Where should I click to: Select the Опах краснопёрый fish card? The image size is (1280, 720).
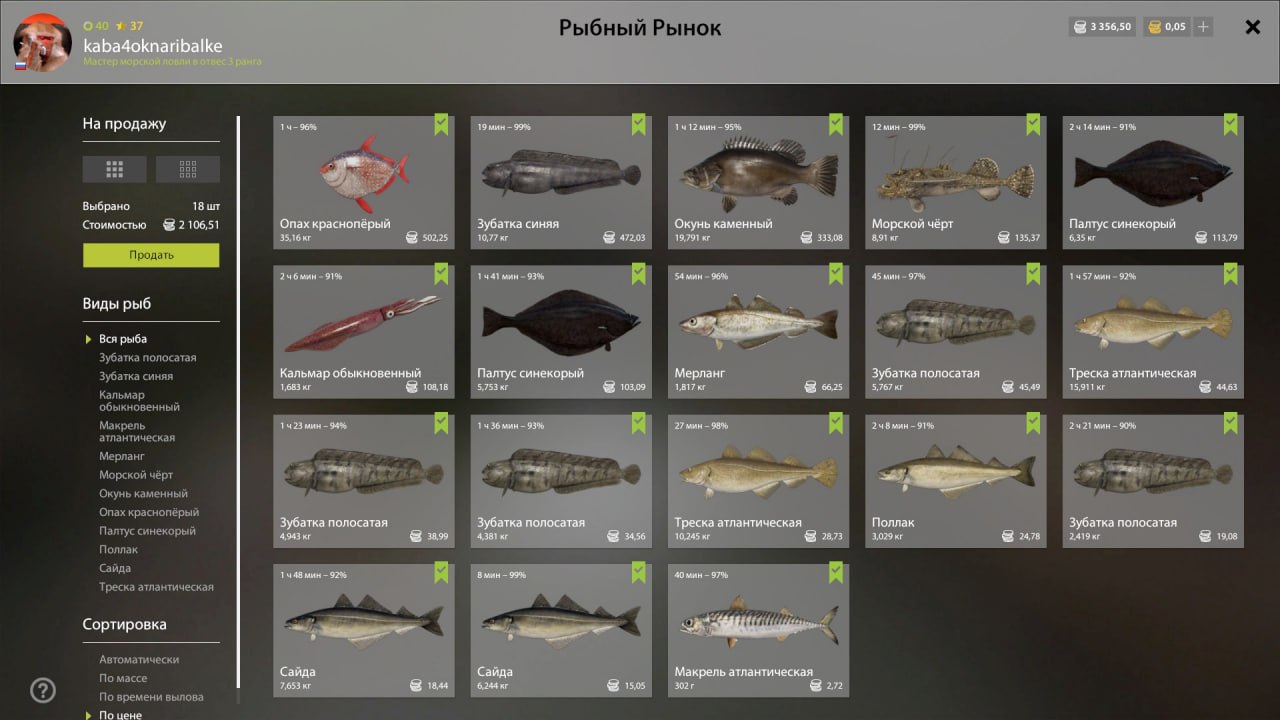click(x=363, y=182)
